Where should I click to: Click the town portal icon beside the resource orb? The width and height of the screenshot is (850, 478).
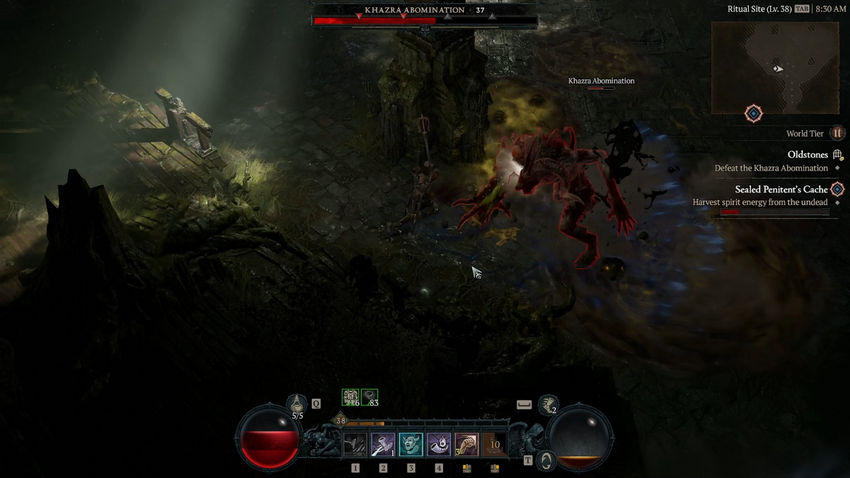click(546, 460)
